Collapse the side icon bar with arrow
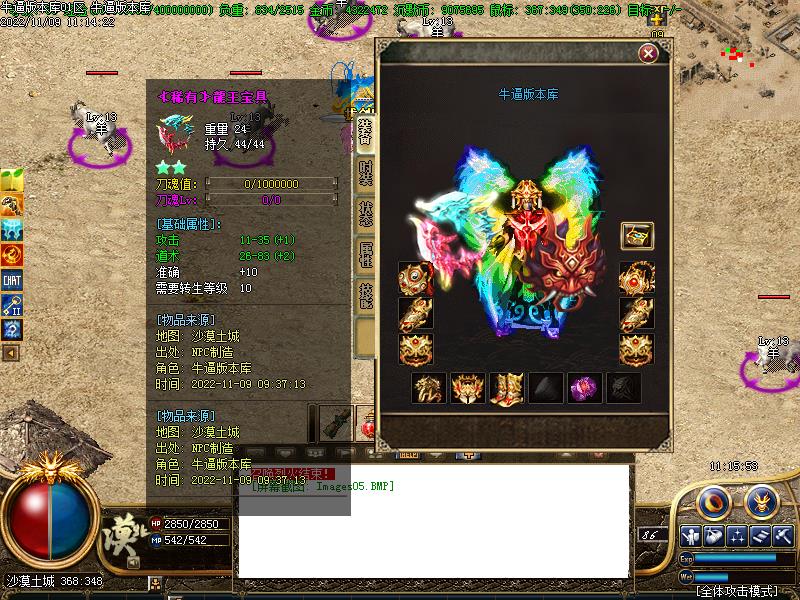 (x=11, y=353)
